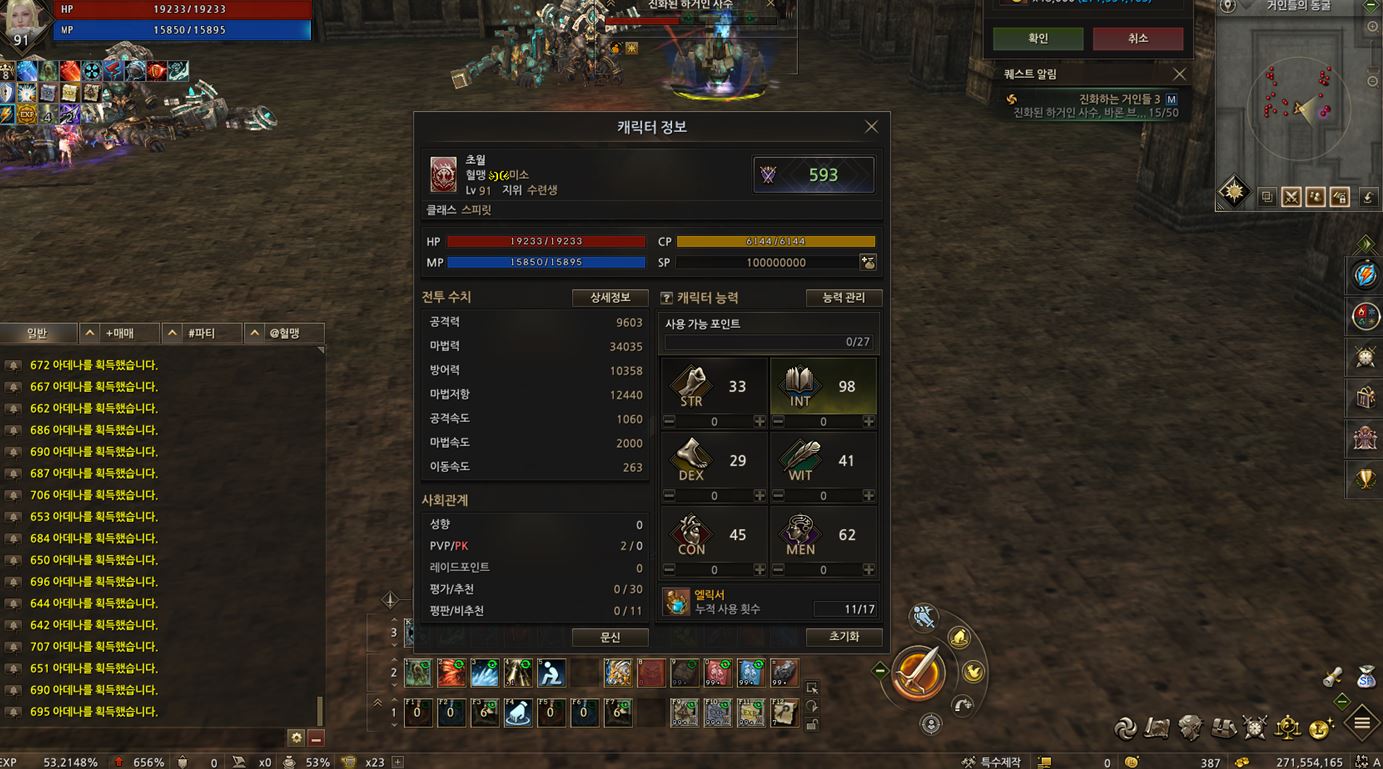Click the L-coin icon in bottom bar
The width and height of the screenshot is (1383, 769).
[x=1318, y=728]
